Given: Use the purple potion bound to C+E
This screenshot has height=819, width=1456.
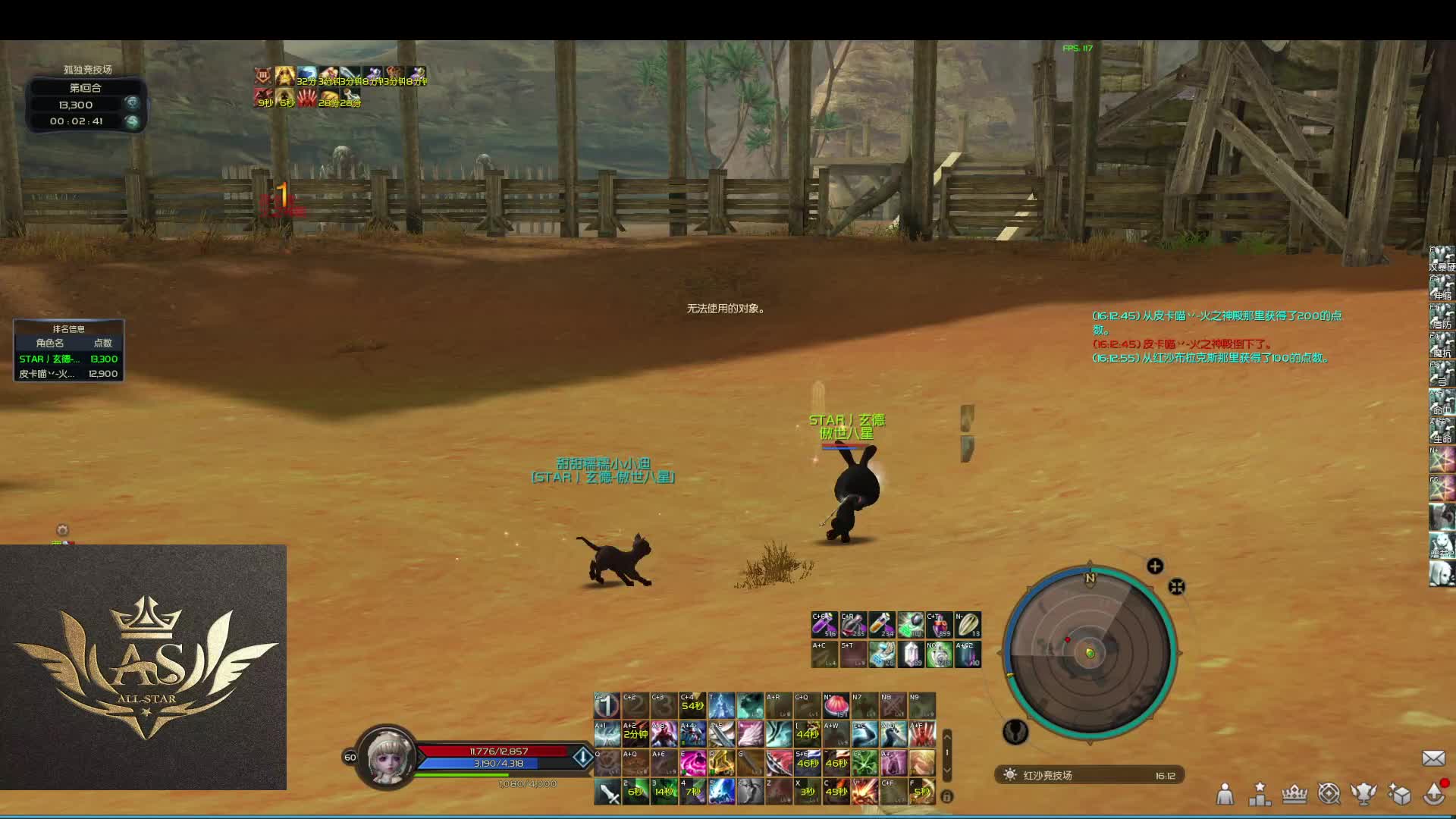Looking at the screenshot, I should [824, 625].
